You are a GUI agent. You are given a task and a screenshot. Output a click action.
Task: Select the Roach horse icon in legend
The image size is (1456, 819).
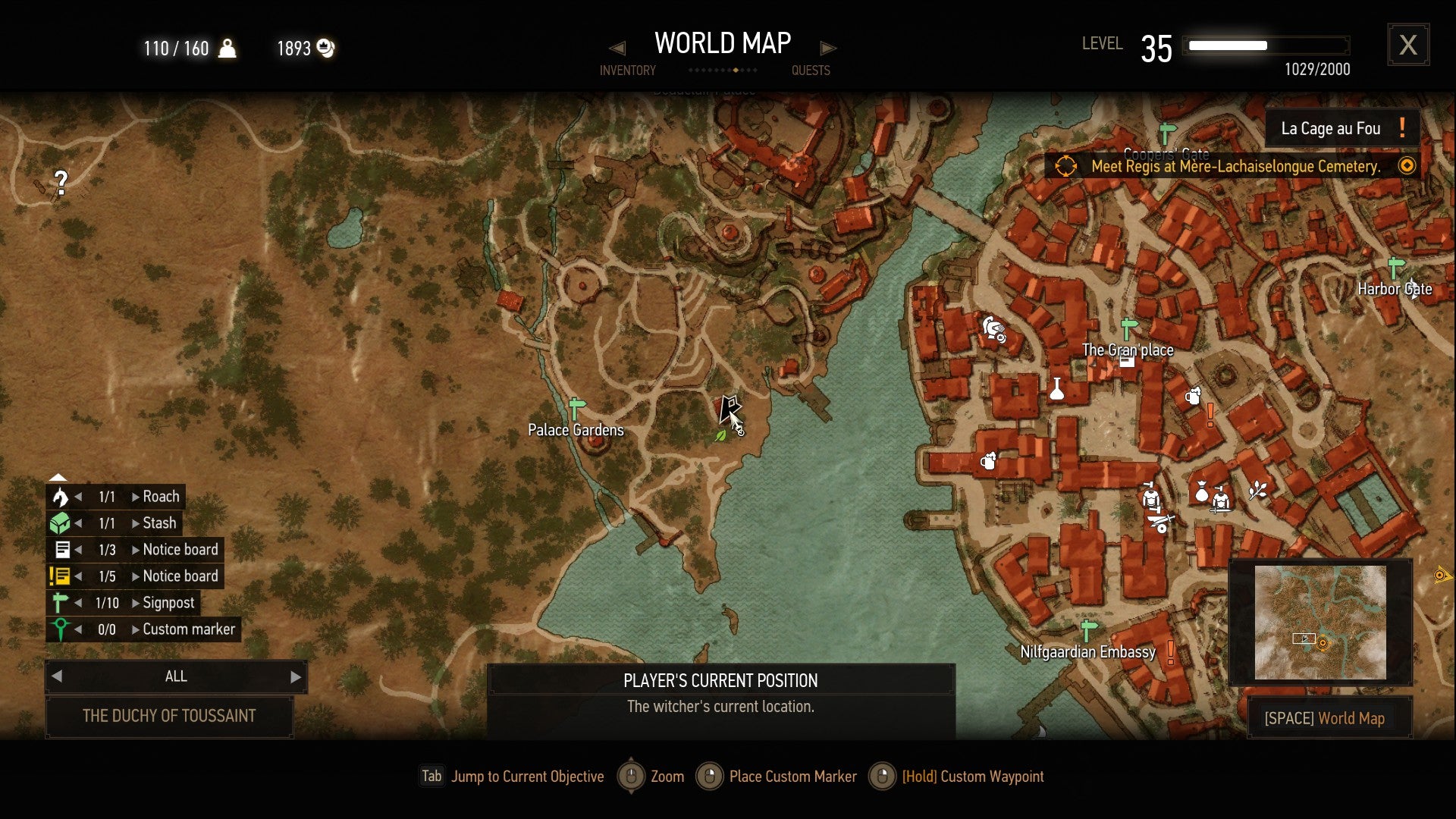(x=61, y=497)
